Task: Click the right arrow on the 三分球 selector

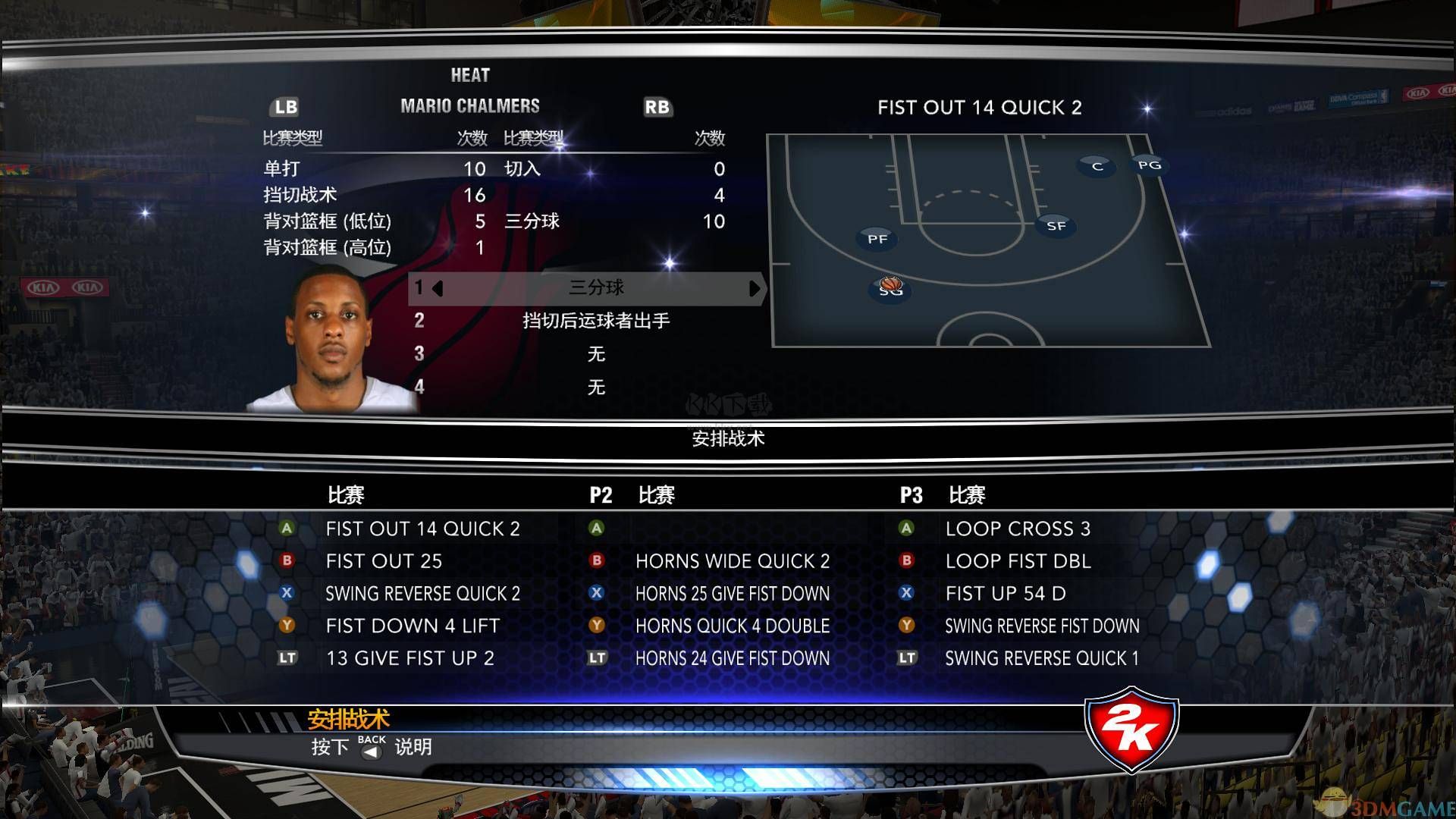Action: click(x=755, y=289)
